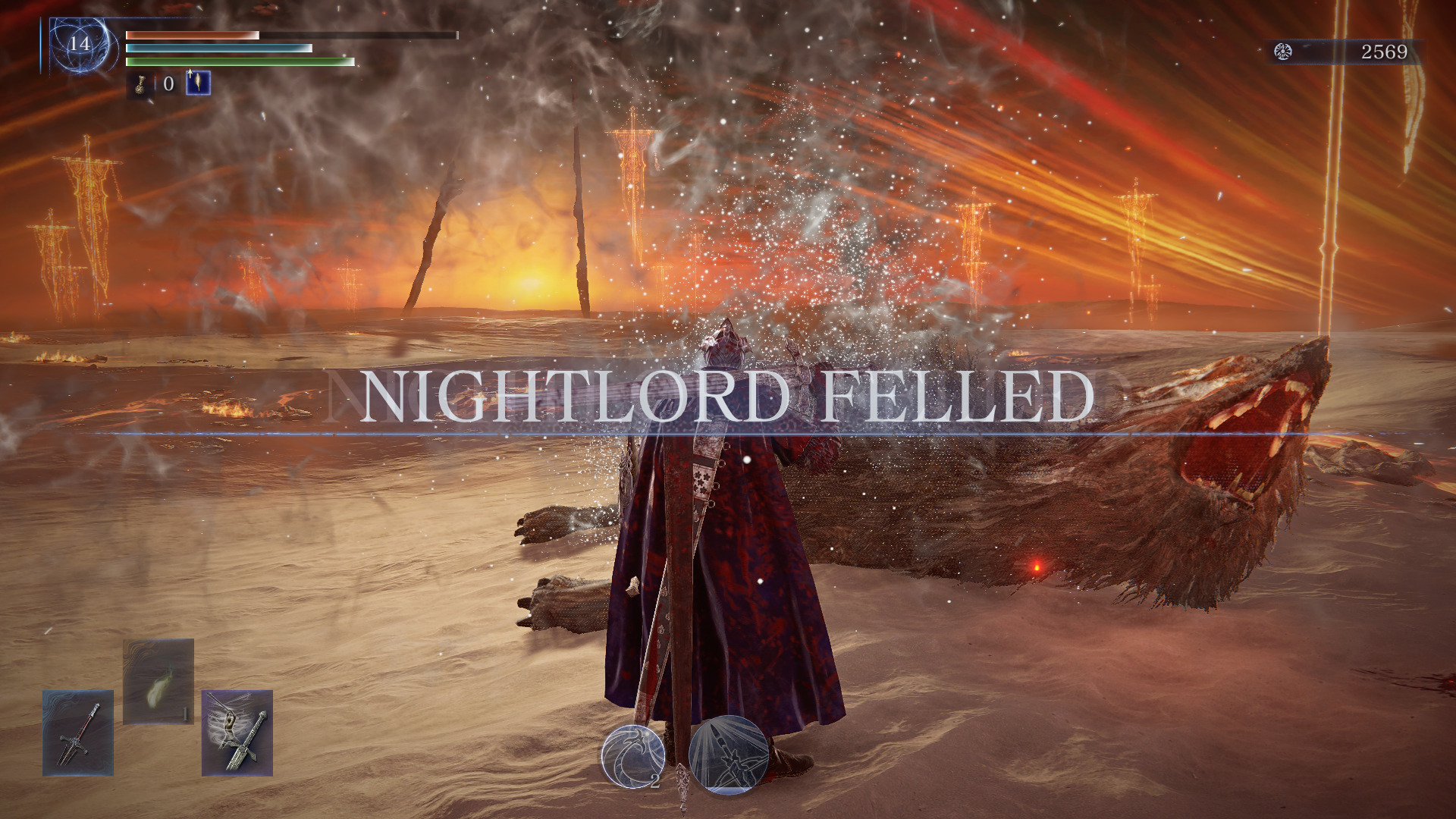Trigger the radiant sword ultimate art
This screenshot has width=1456, height=819.
click(729, 755)
